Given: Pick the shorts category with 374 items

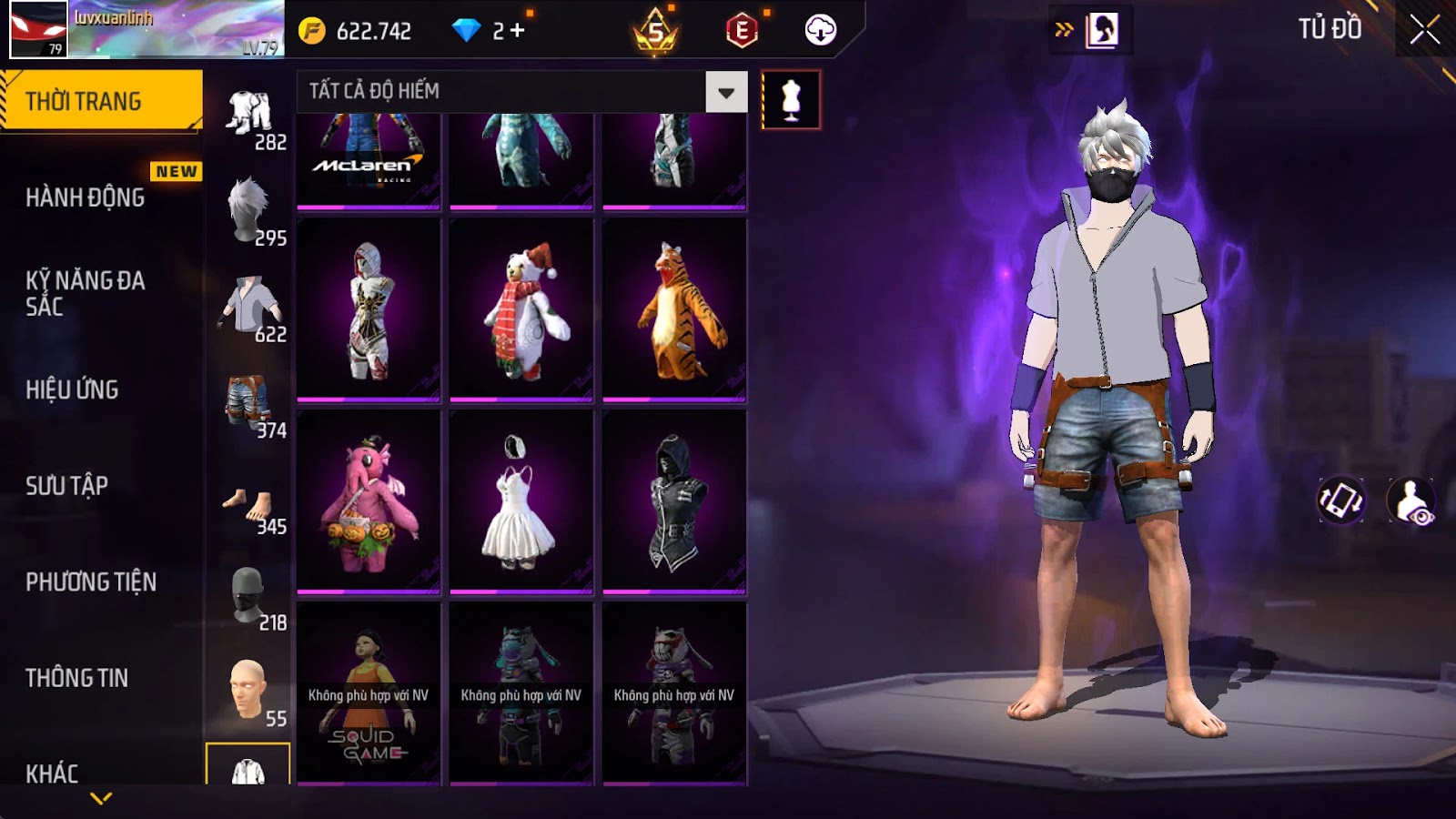Looking at the screenshot, I should [249, 405].
